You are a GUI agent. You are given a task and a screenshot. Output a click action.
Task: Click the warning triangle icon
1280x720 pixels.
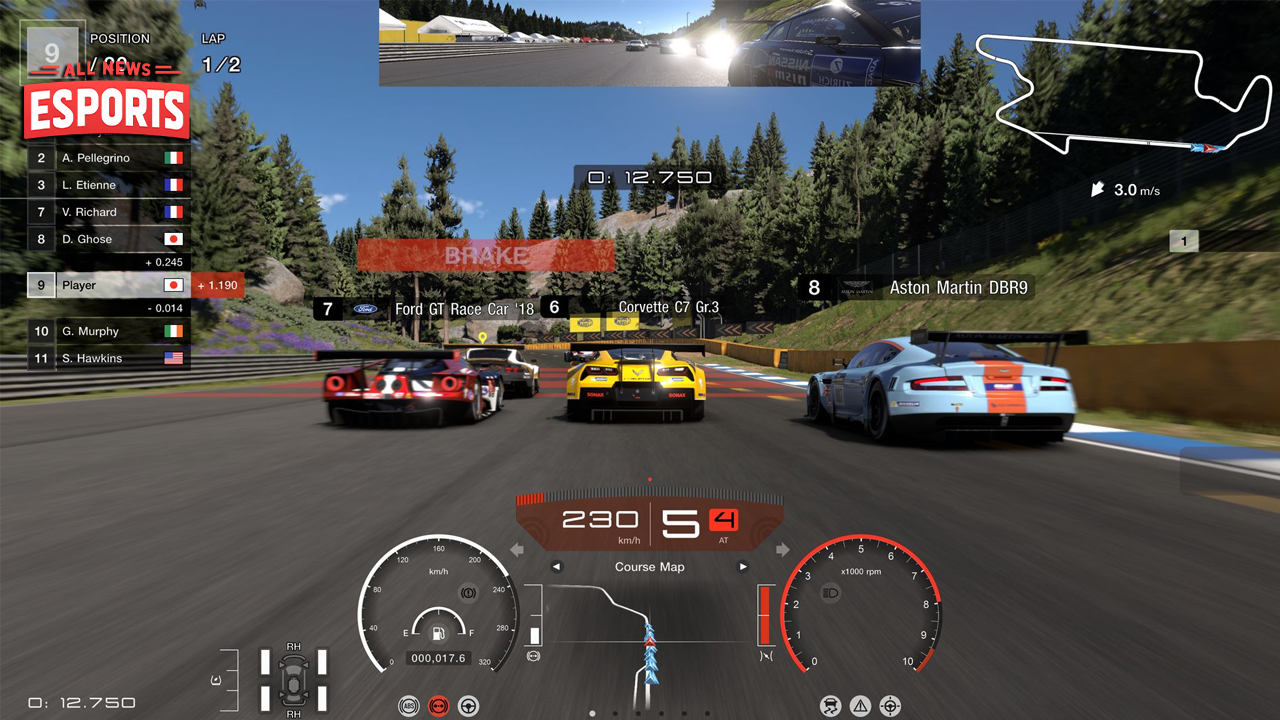tap(860, 706)
